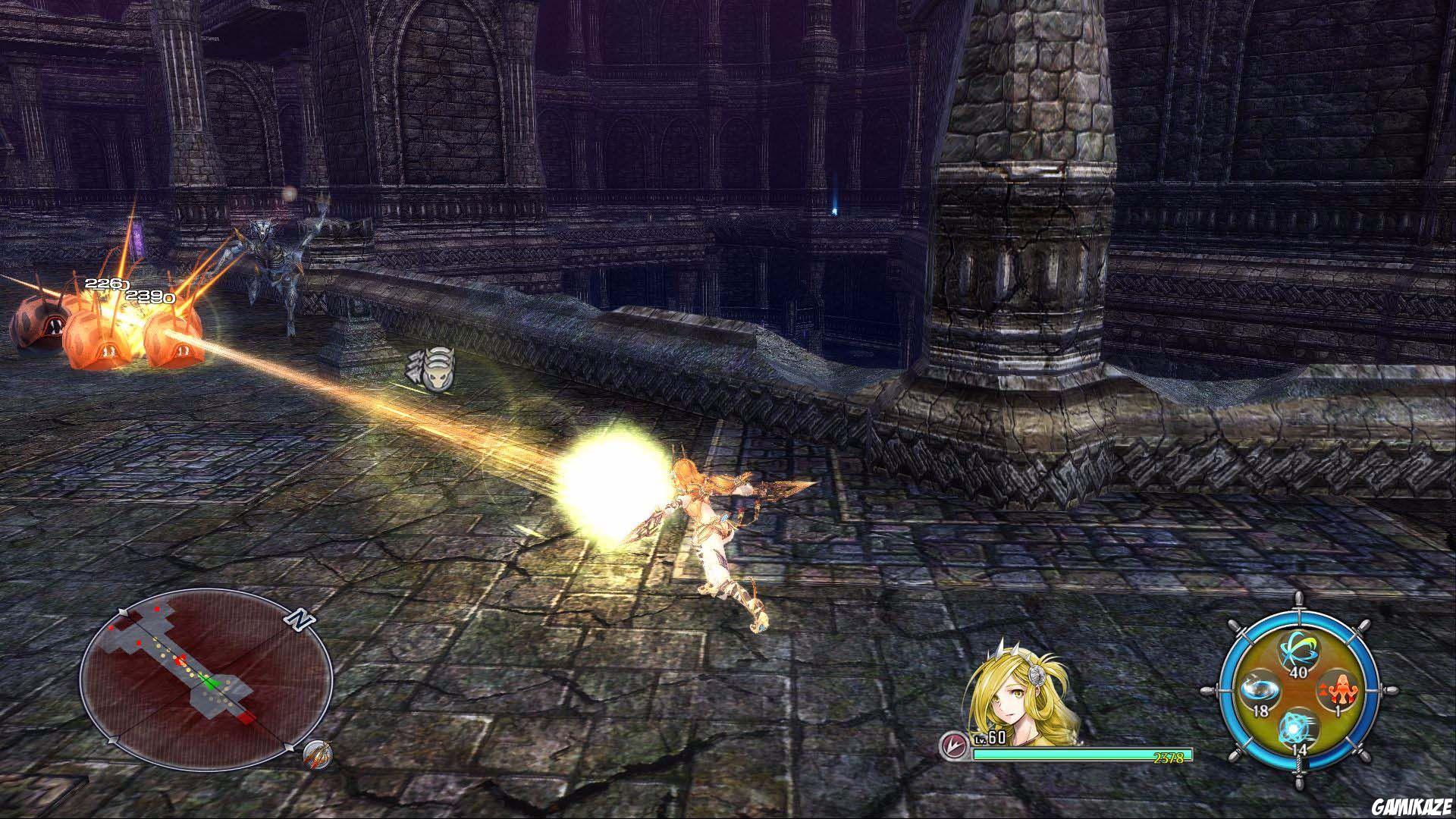Toggle the red enemy dot on the minimap
The image size is (1456, 819).
156,610
